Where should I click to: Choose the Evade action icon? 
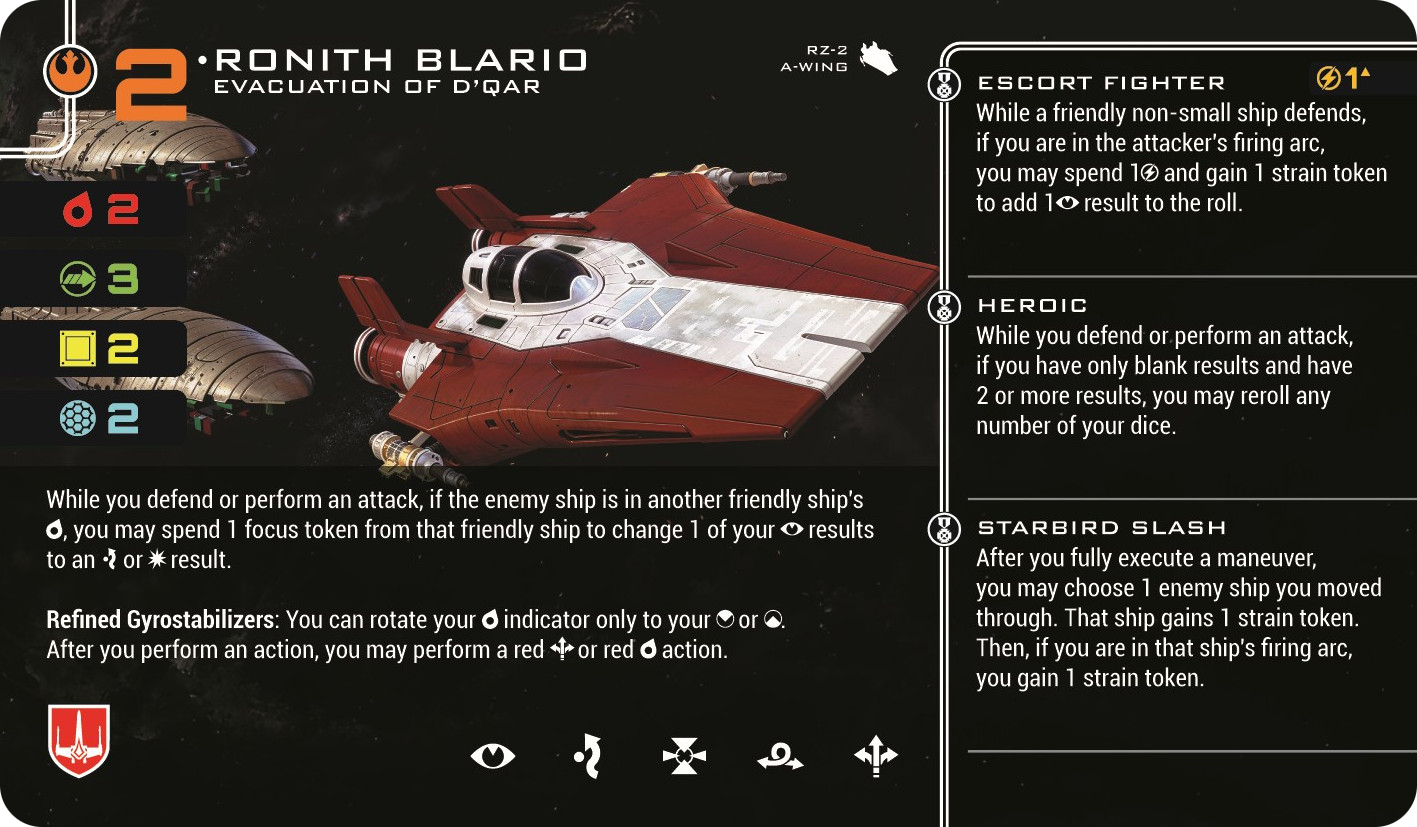[x=587, y=756]
